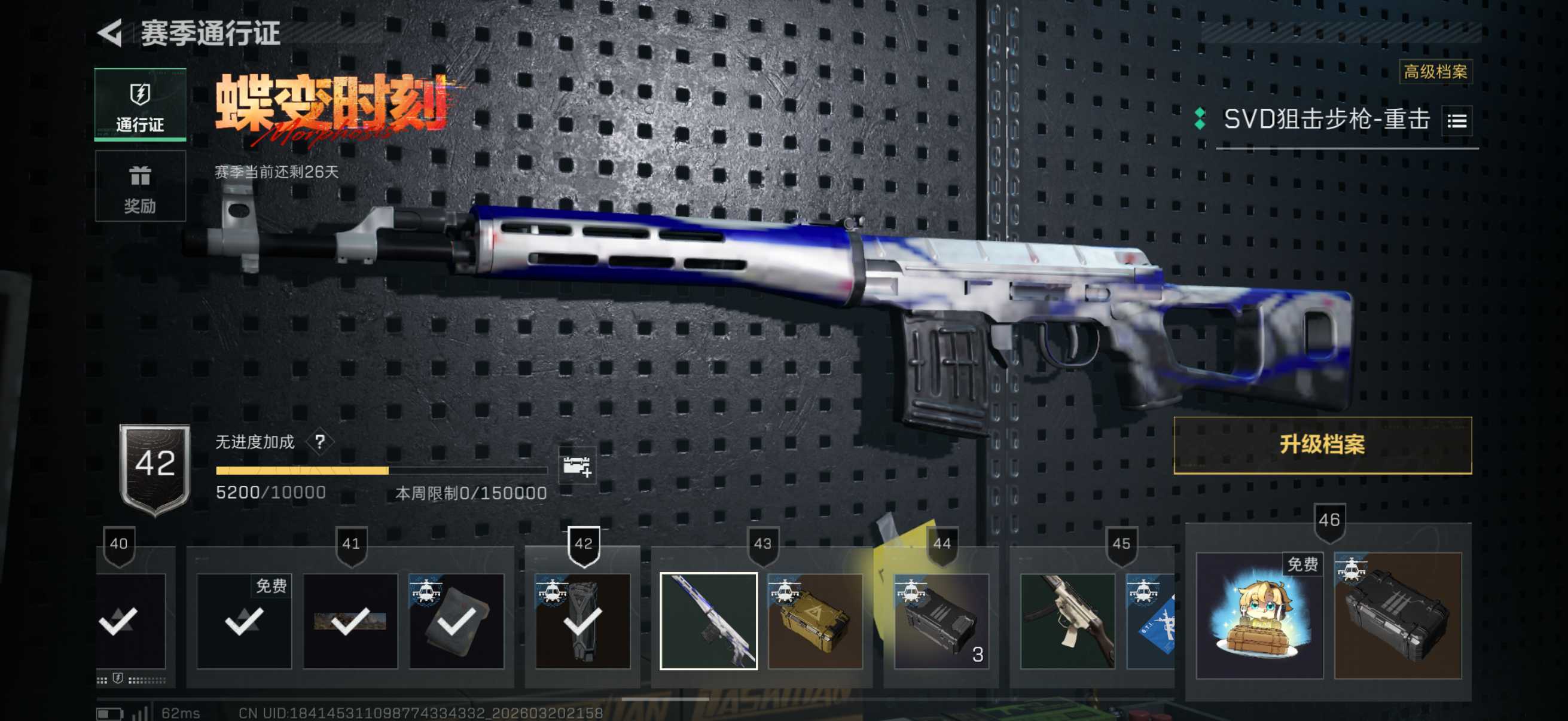The height and width of the screenshot is (721, 1568).
Task: Pick the free chibi character reward
Action: [x=1259, y=615]
